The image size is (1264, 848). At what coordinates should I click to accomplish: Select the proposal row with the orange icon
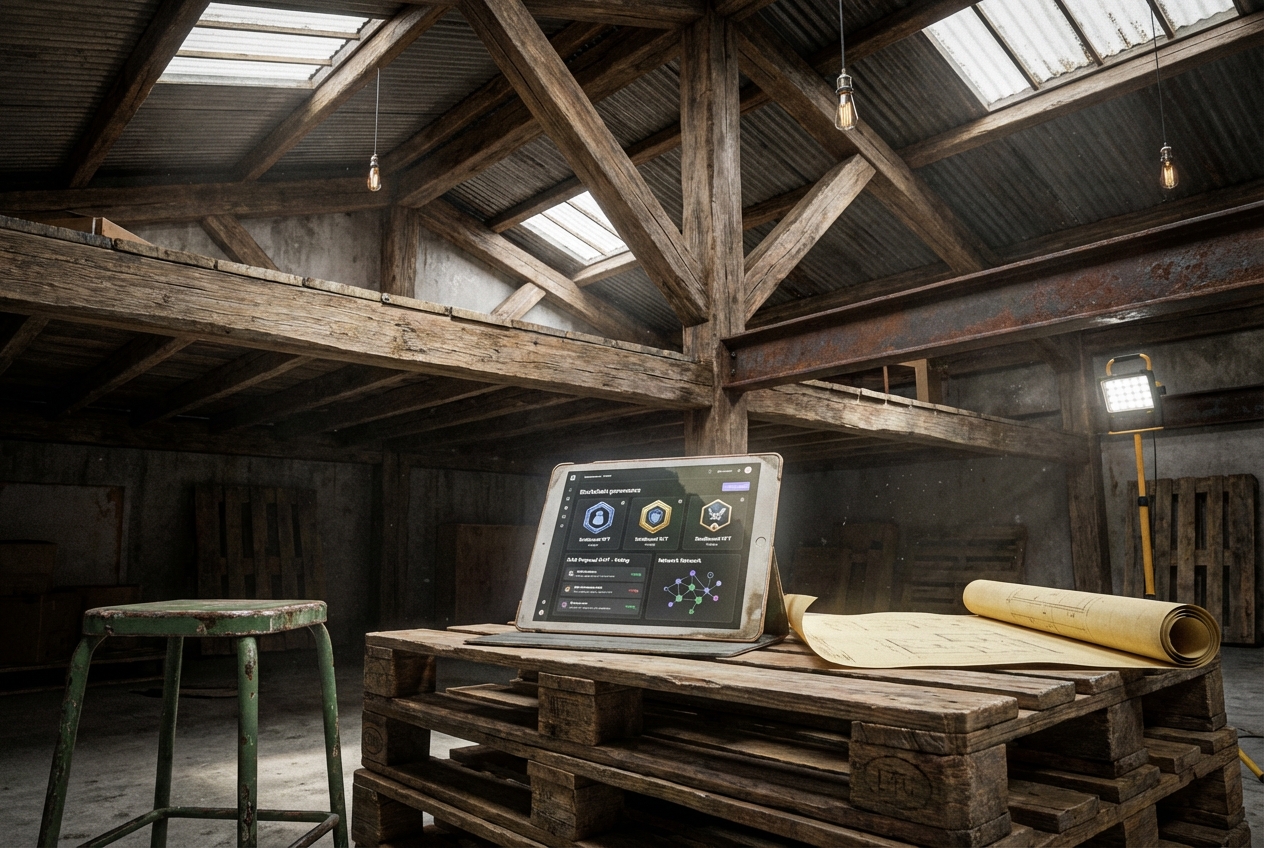tap(600, 590)
